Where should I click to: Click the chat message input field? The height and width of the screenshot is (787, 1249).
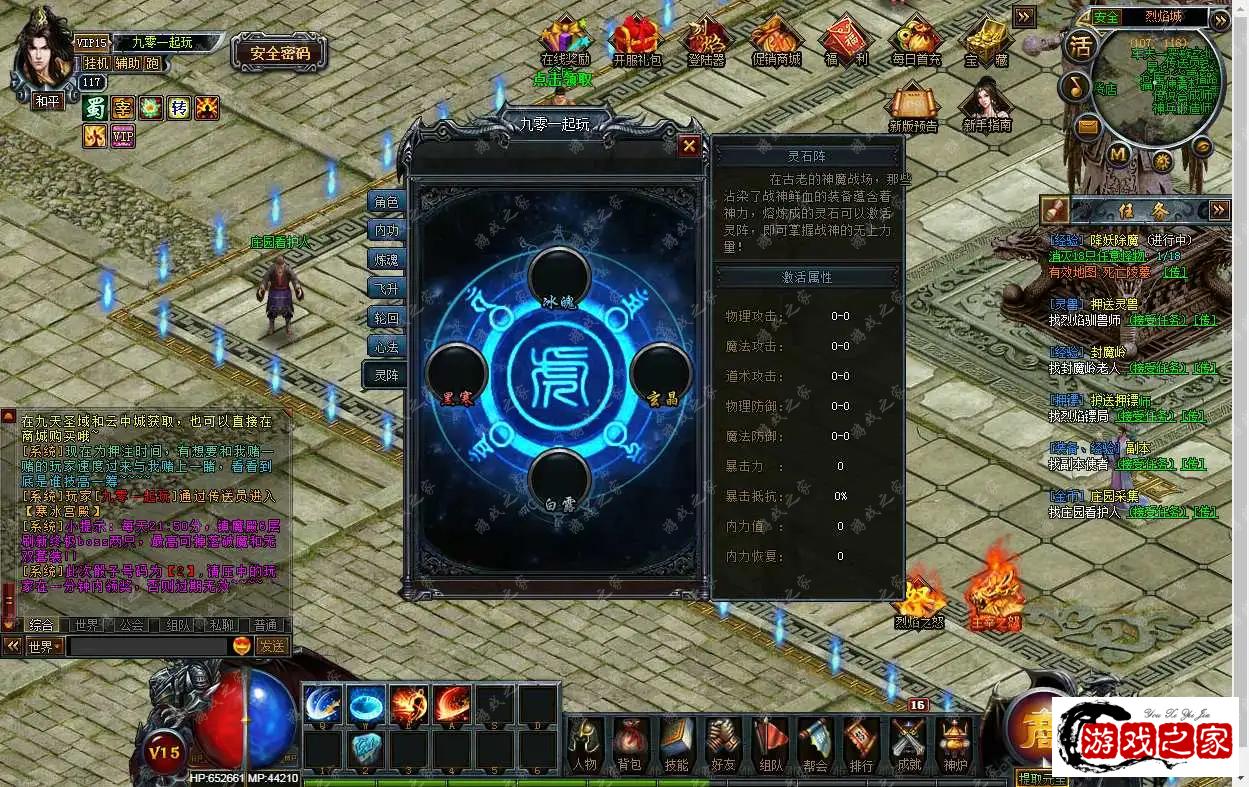click(148, 647)
